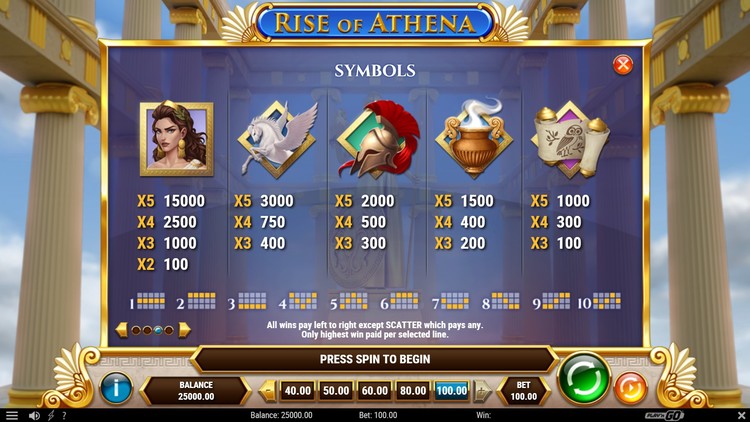Select the 40.00 bet amount
Screen dimensions: 750x422
297,390
